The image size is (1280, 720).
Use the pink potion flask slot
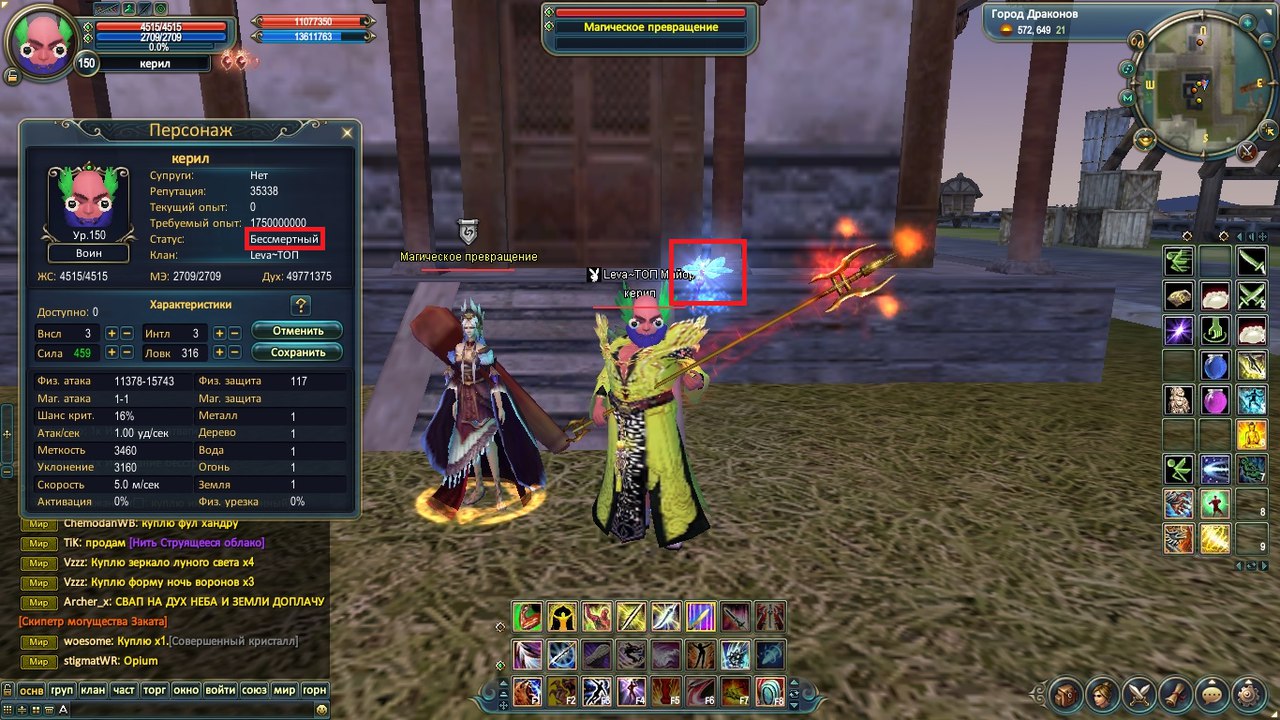(1216, 400)
